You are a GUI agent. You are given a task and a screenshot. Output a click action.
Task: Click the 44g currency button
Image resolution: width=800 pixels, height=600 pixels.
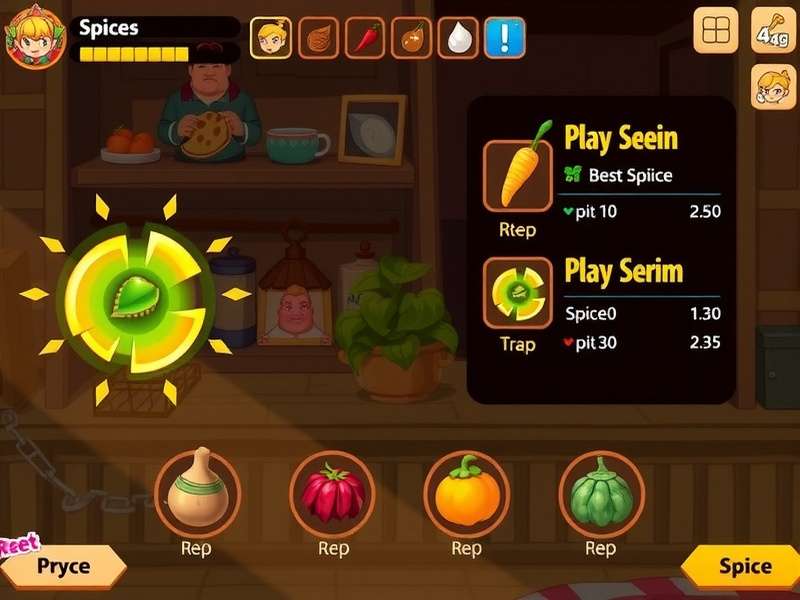point(773,31)
